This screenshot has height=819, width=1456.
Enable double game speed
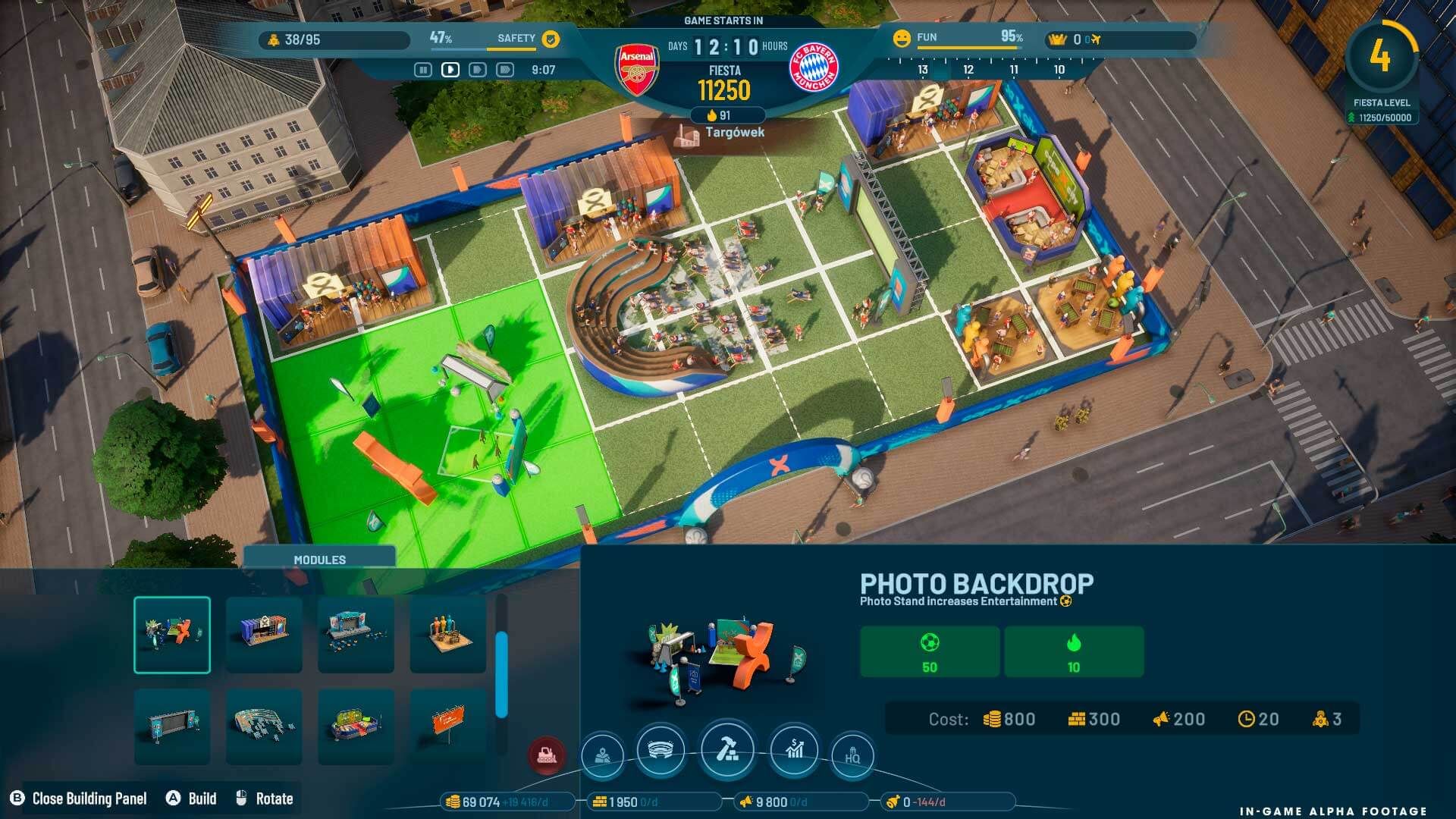pos(477,71)
